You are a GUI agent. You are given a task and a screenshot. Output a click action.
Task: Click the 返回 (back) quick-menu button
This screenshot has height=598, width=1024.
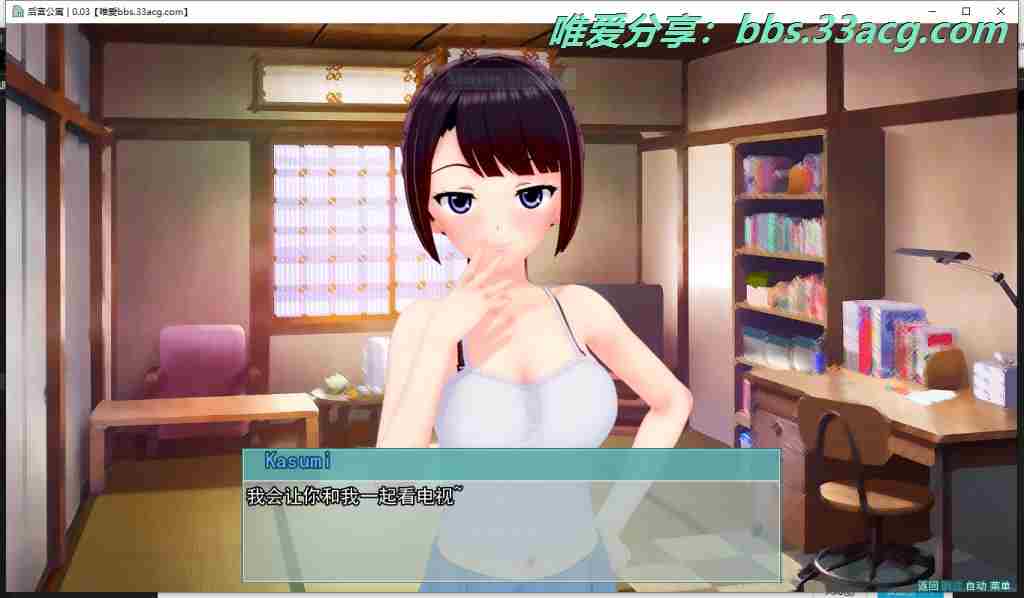[927, 586]
